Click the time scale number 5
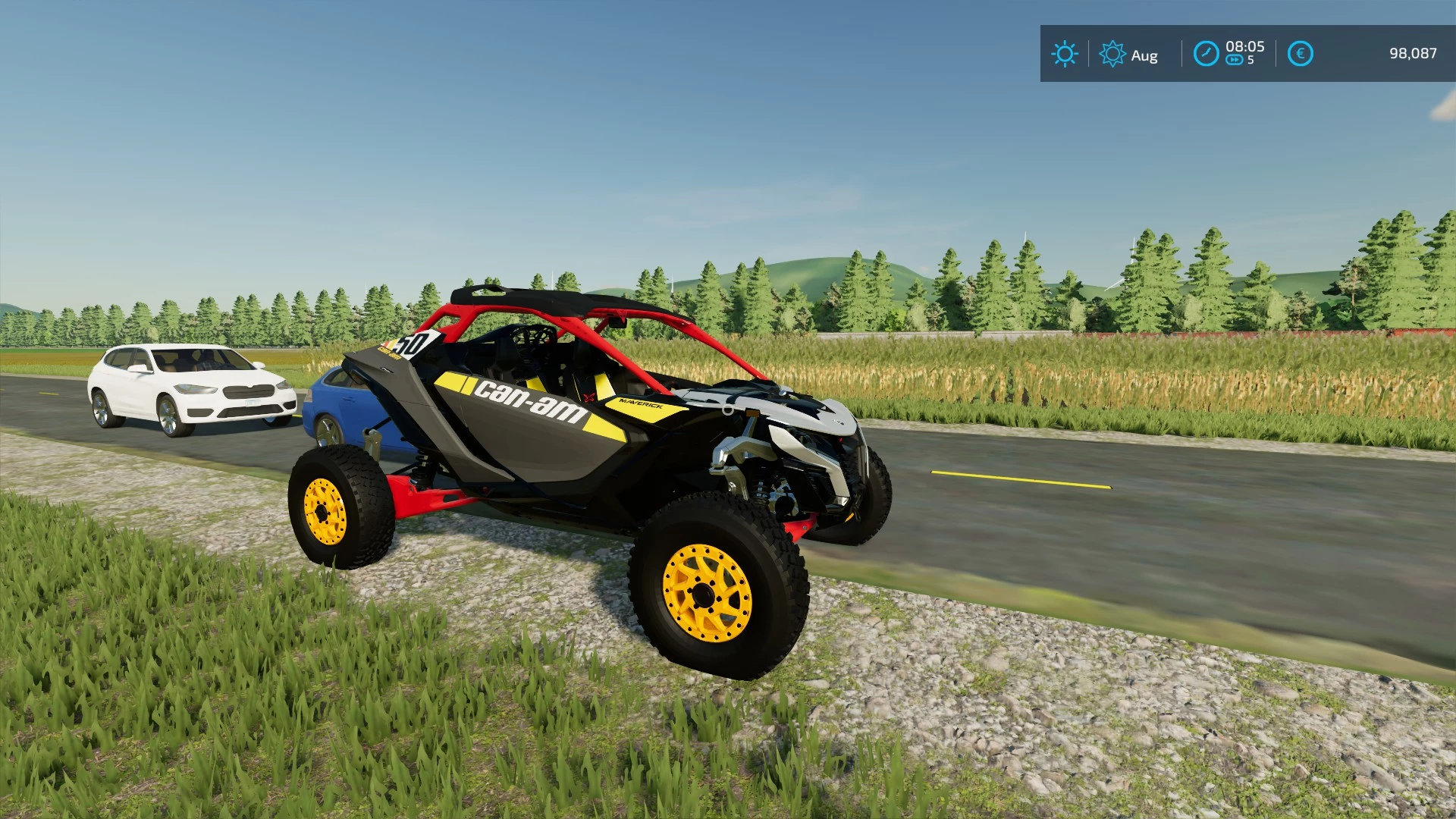Image resolution: width=1456 pixels, height=819 pixels. (x=1250, y=60)
